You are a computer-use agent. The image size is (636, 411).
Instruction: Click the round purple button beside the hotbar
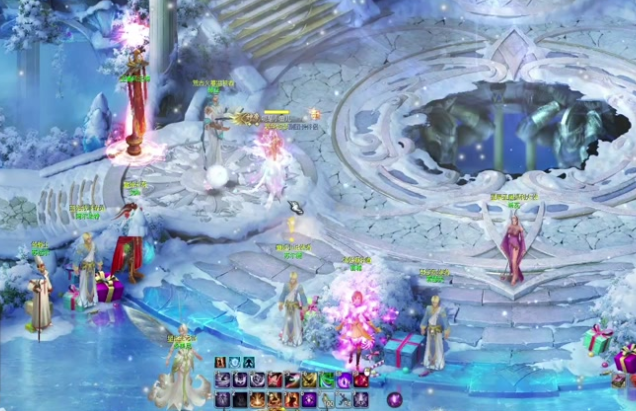(x=395, y=399)
